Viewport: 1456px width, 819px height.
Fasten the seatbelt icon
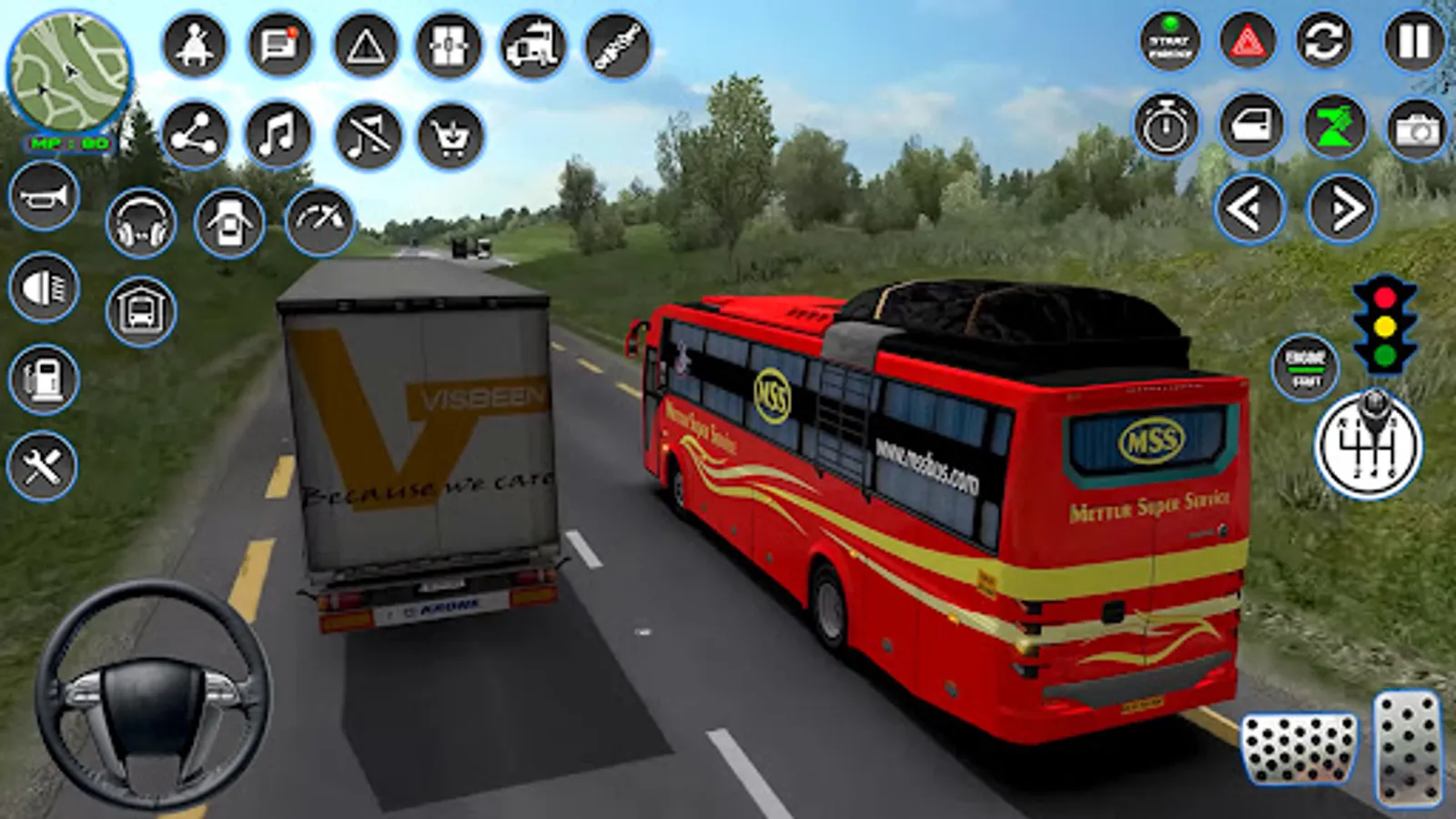[194, 45]
